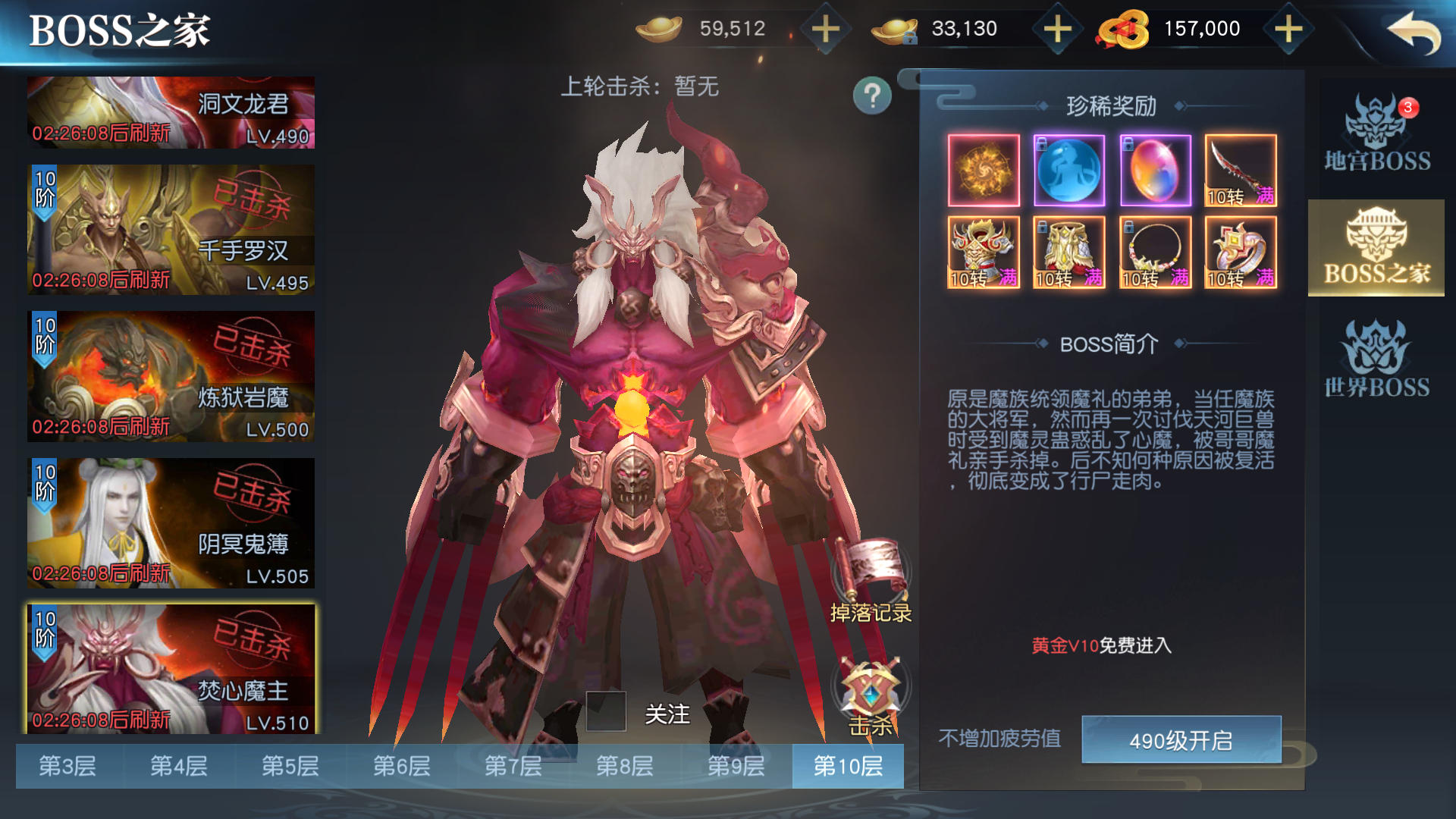
Task: Open the 第9层 floor tab
Action: point(736,766)
